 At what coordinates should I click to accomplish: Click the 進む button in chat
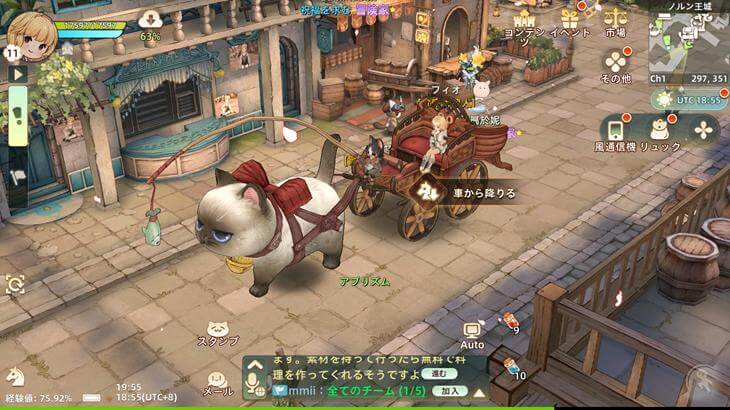click(x=433, y=373)
